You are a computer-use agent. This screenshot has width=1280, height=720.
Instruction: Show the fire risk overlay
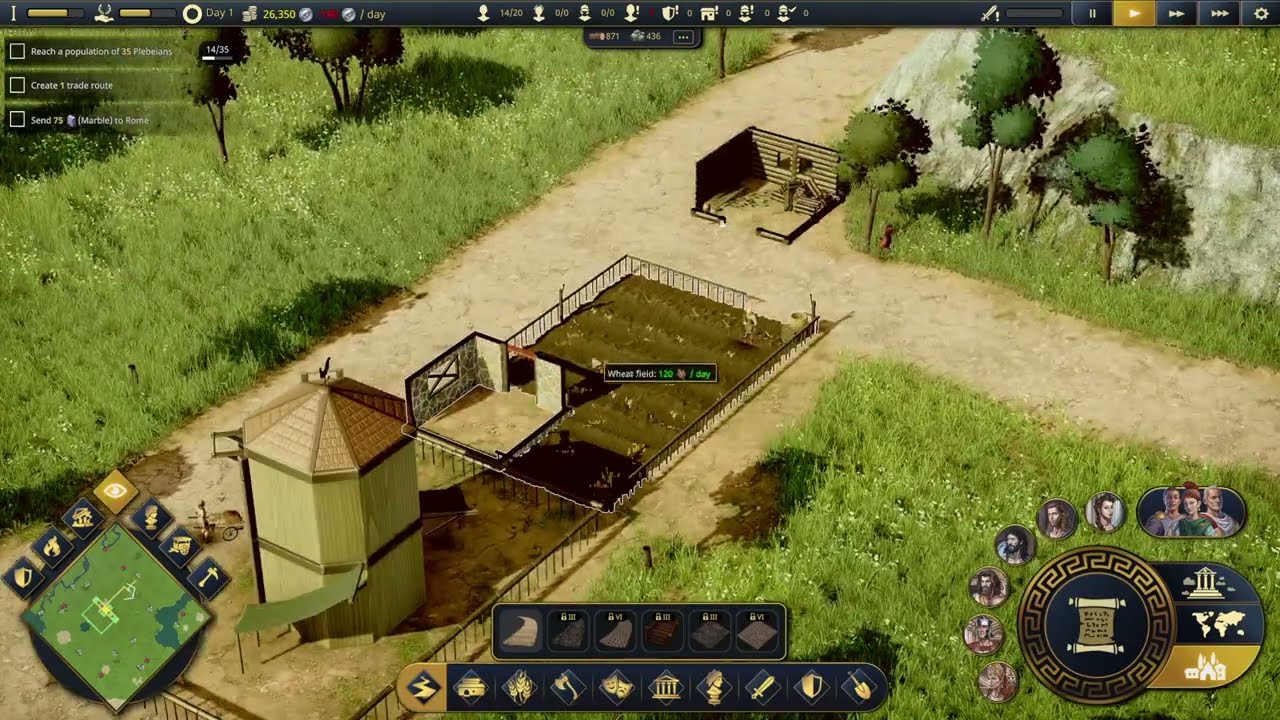pos(51,545)
